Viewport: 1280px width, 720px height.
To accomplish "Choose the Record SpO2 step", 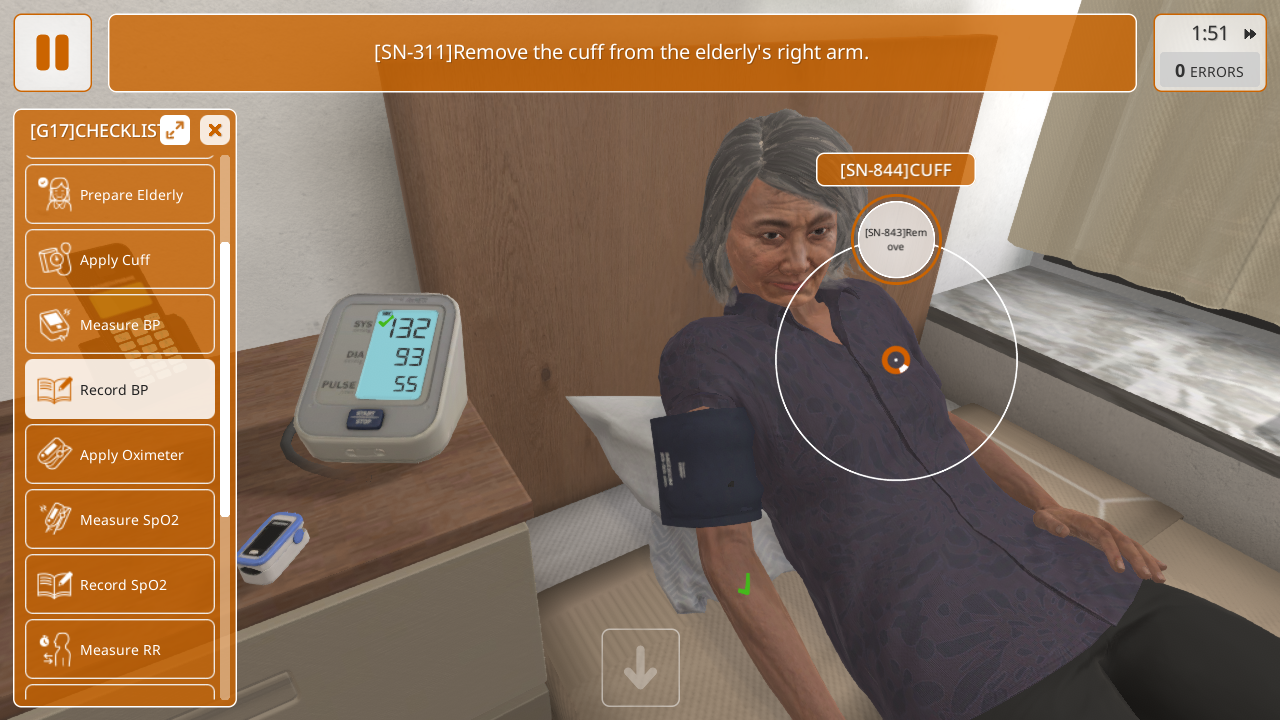I will (120, 584).
